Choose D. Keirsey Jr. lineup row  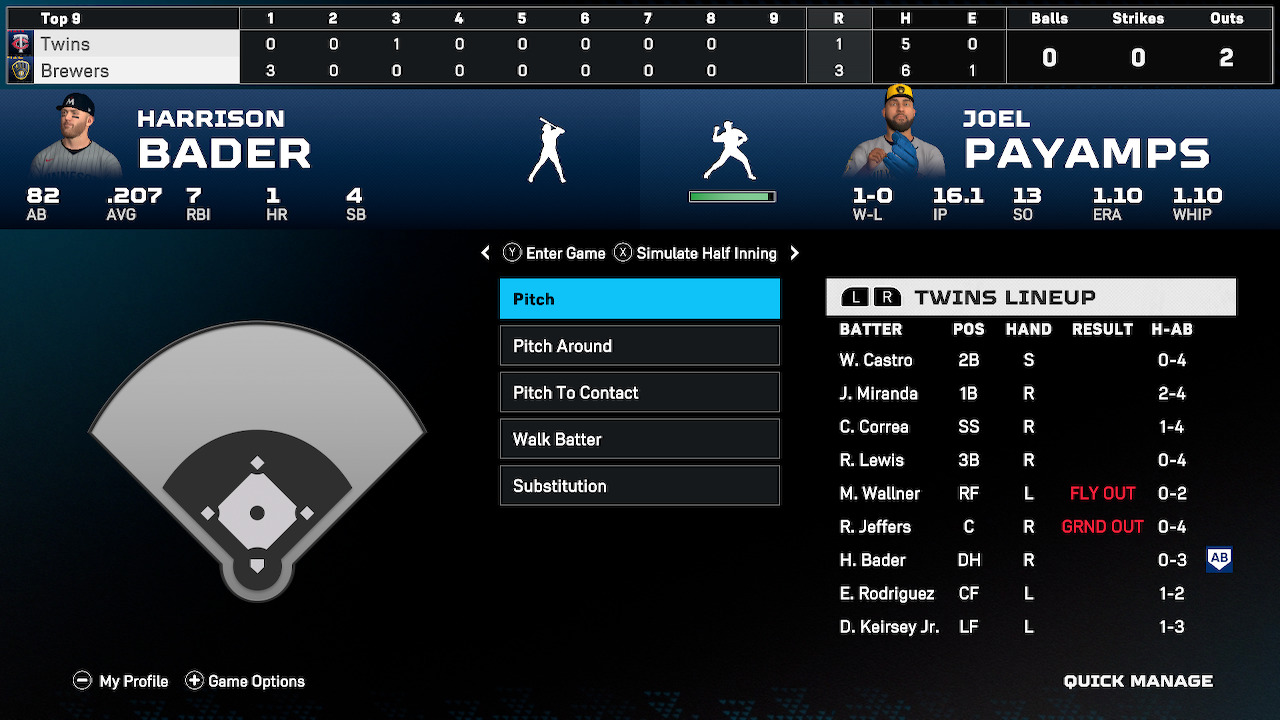tap(889, 627)
